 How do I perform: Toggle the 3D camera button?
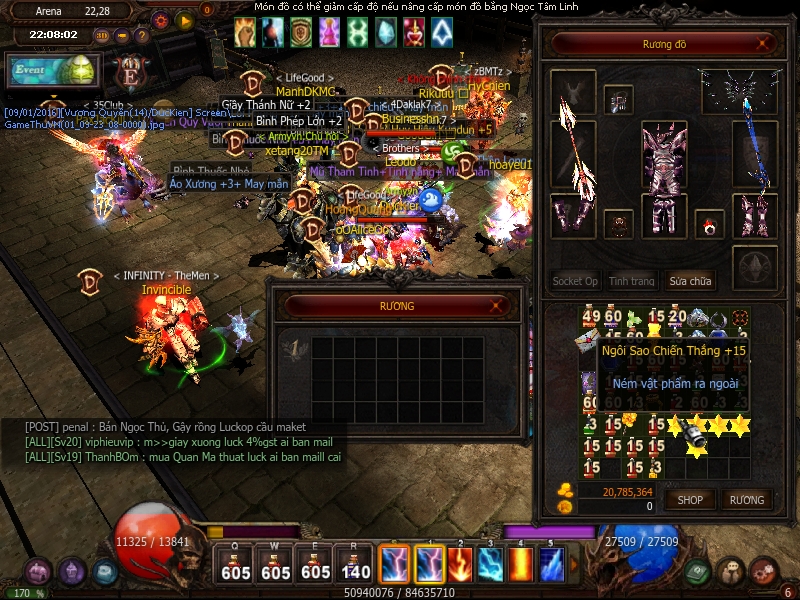click(102, 35)
